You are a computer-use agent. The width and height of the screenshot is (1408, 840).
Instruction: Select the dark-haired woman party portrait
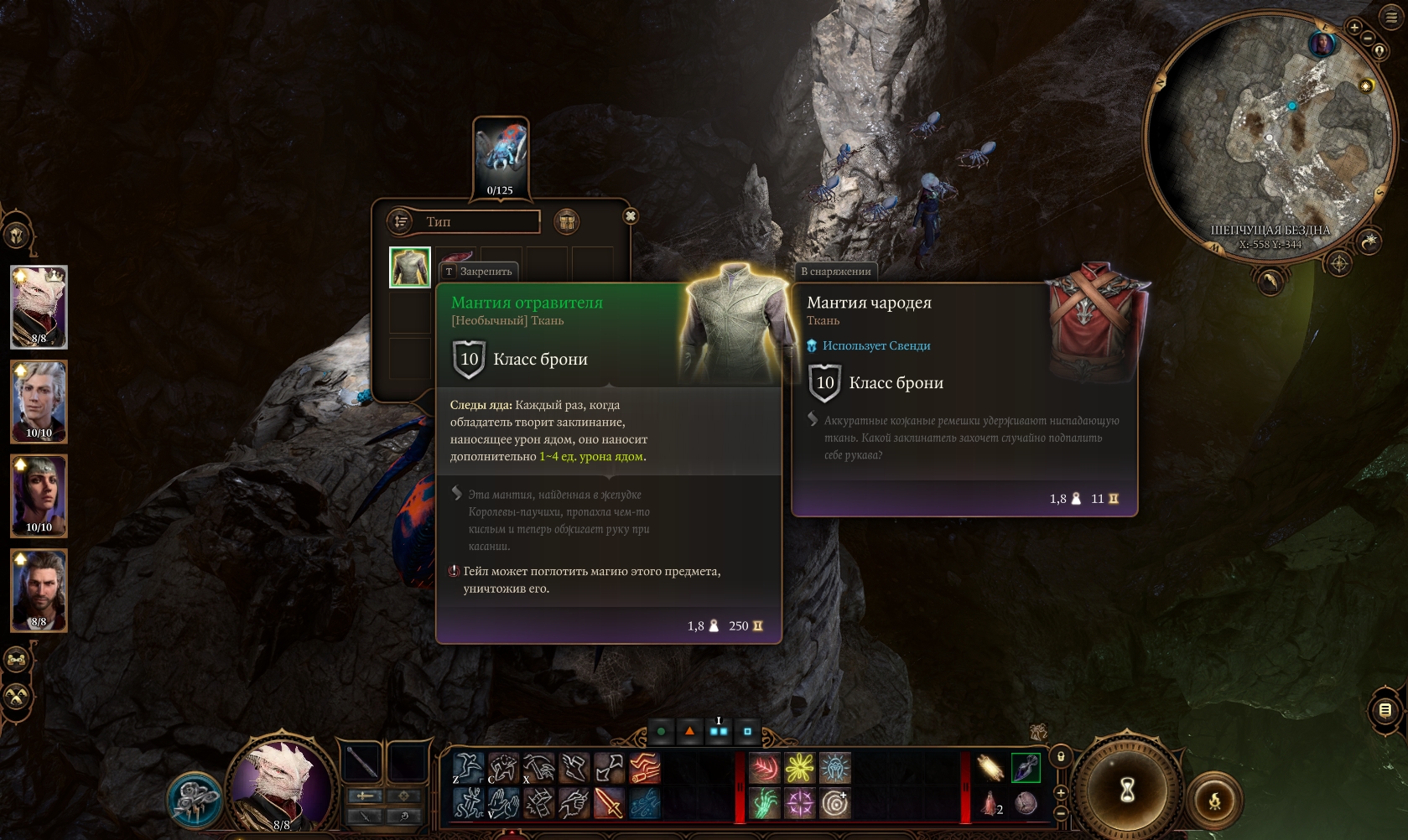[x=39, y=495]
